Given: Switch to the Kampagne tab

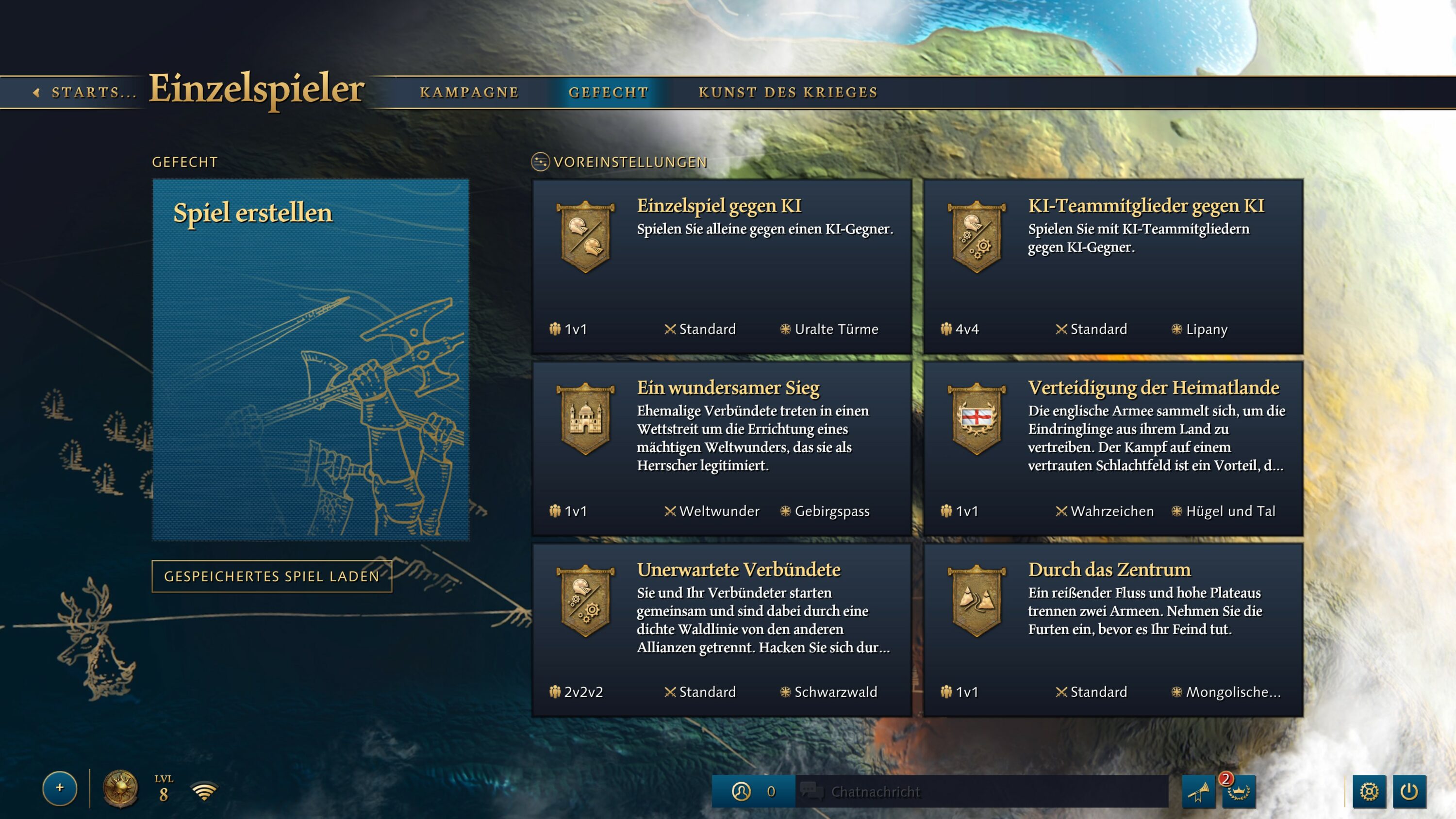Looking at the screenshot, I should coord(469,92).
